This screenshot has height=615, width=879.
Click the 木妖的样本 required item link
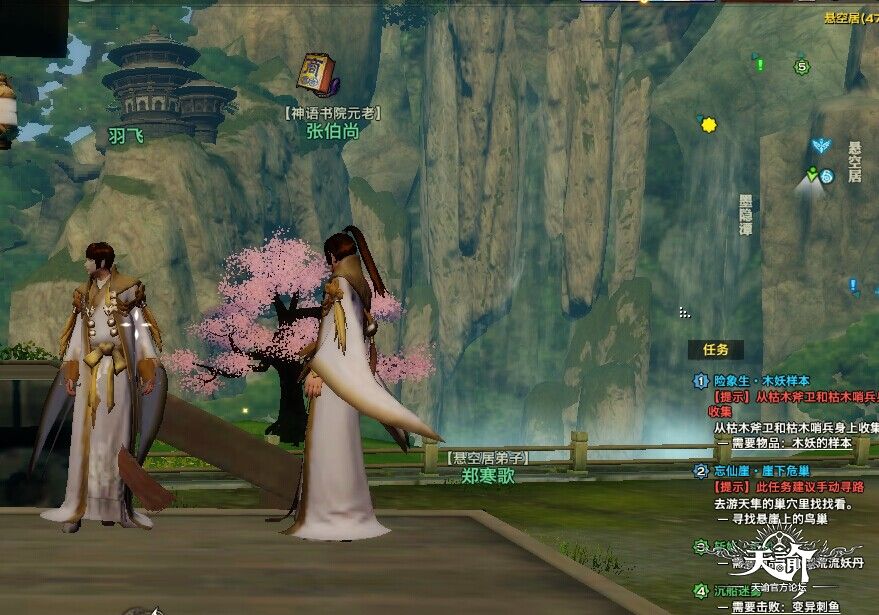(822, 443)
